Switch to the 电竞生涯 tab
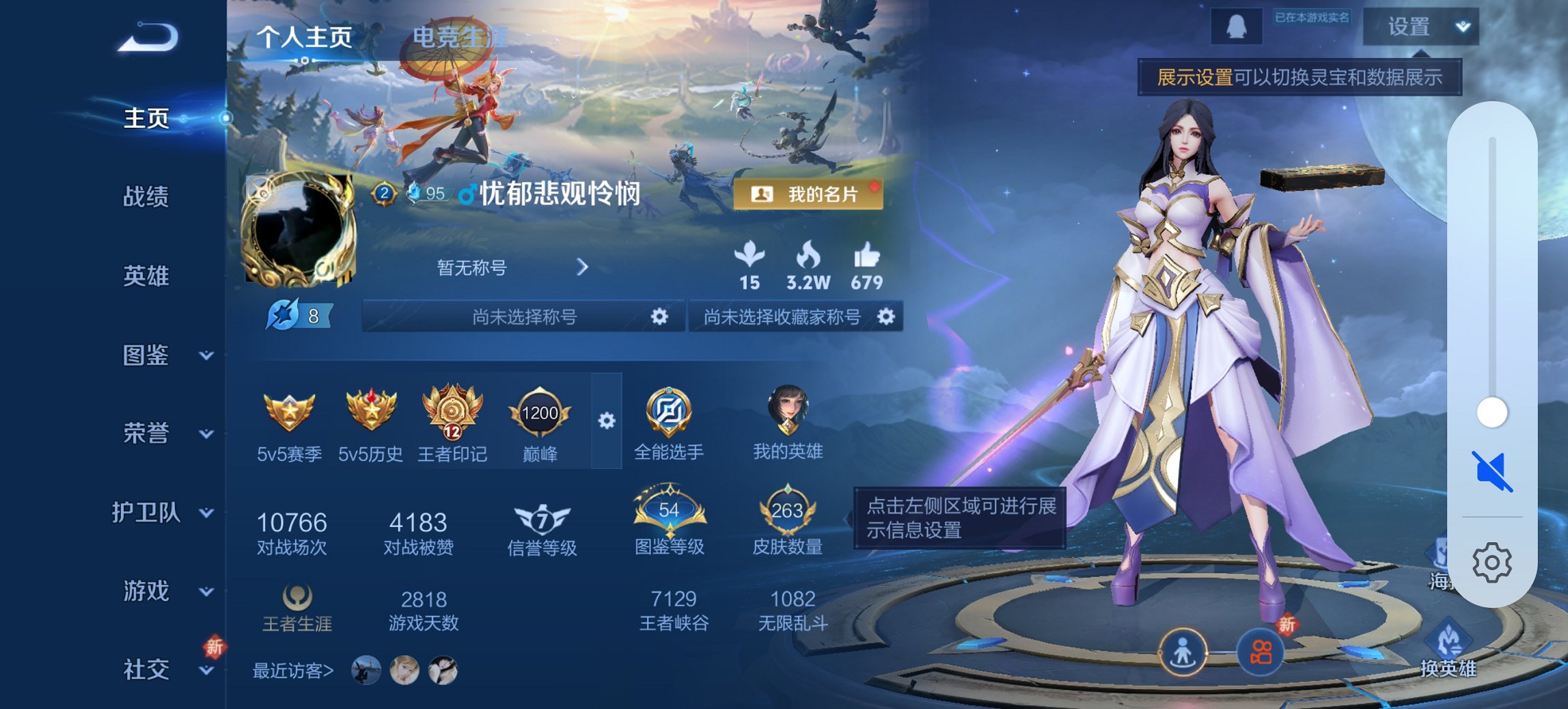The width and height of the screenshot is (1568, 709). coord(458,38)
